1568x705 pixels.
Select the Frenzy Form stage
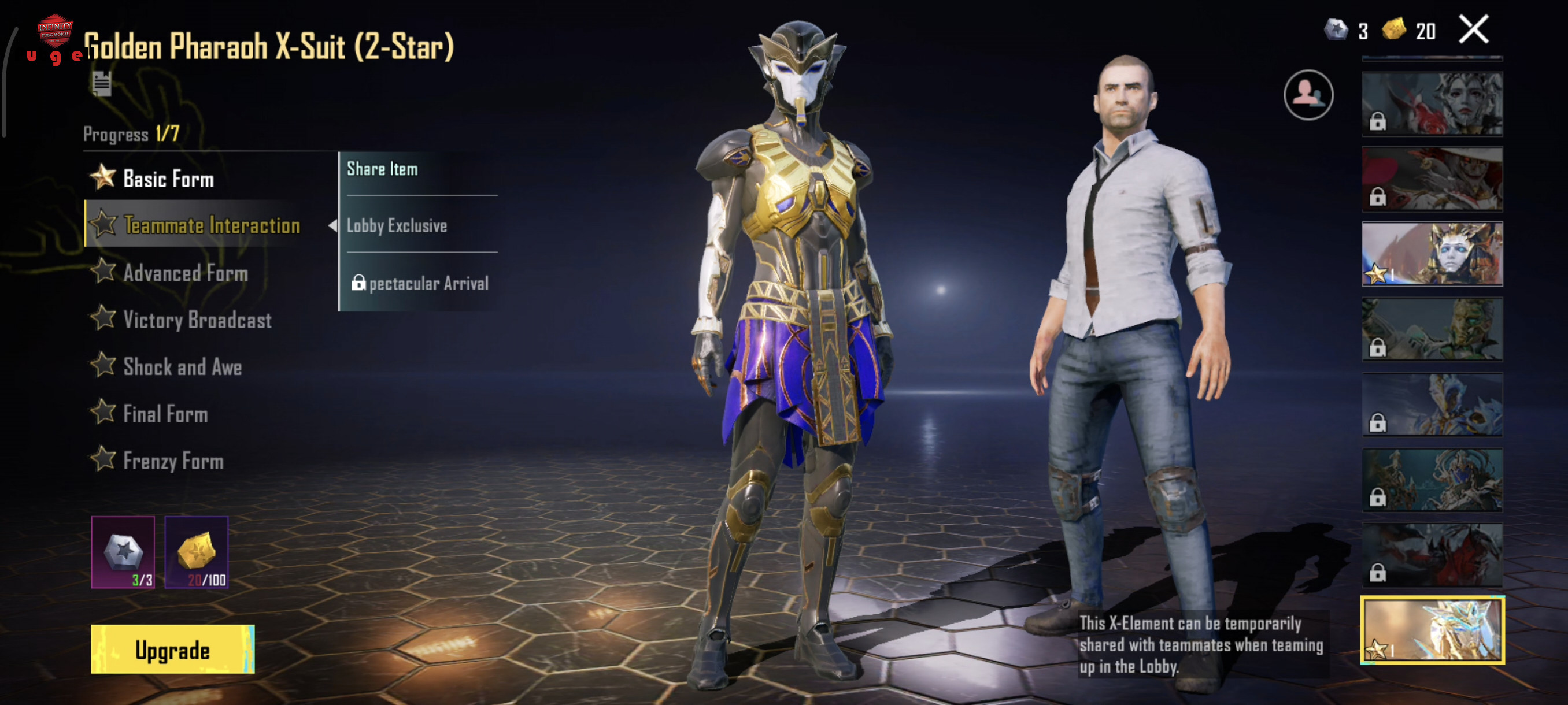[x=173, y=461]
